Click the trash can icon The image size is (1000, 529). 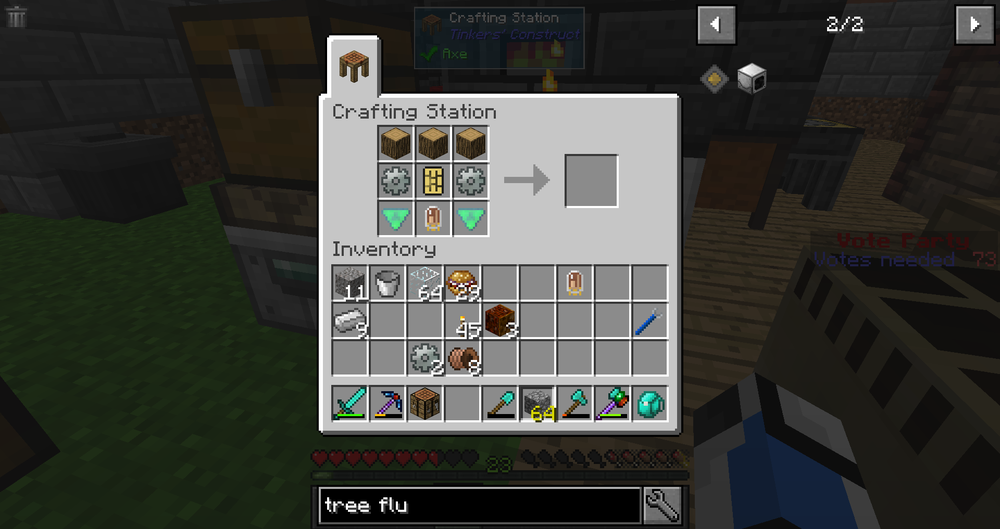(16, 16)
